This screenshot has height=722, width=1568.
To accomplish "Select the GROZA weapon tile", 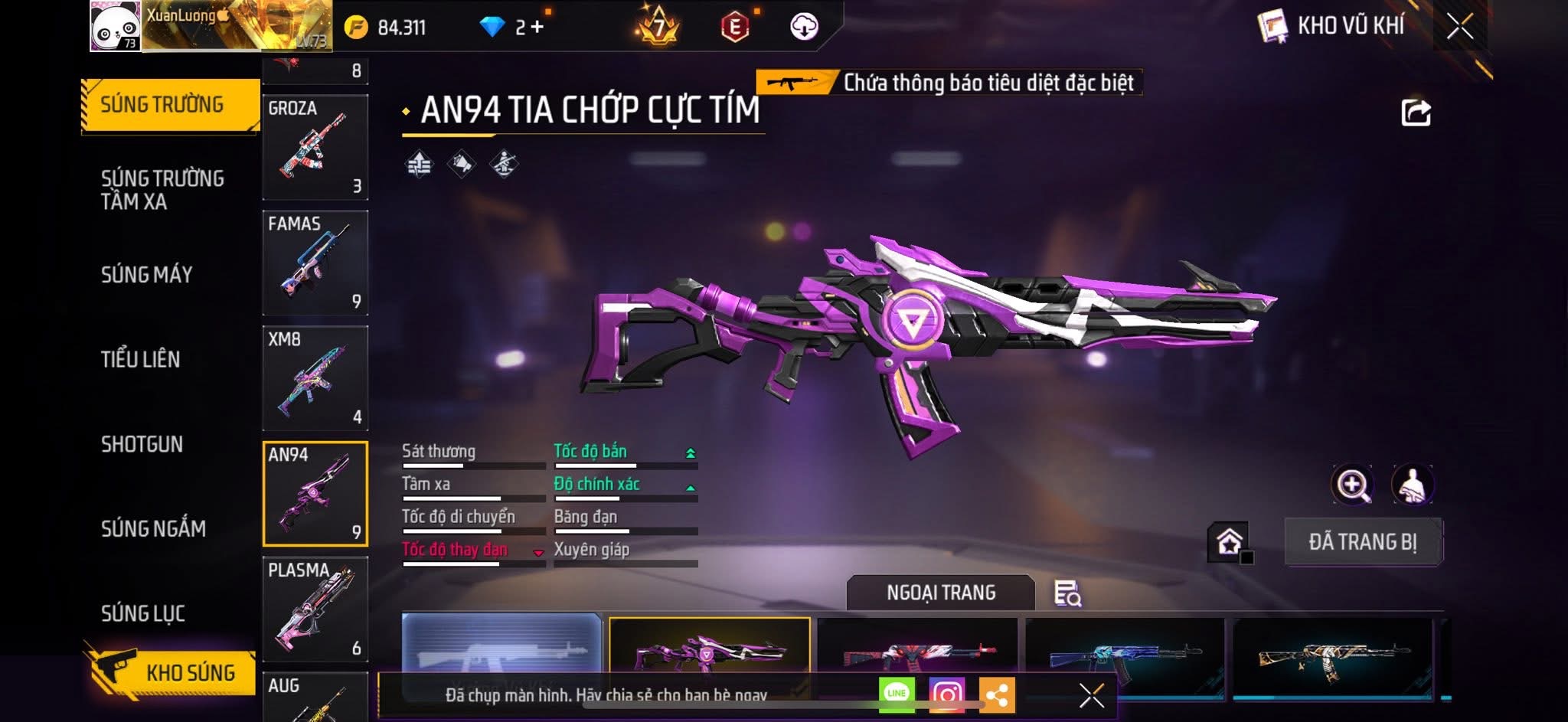I will [315, 147].
